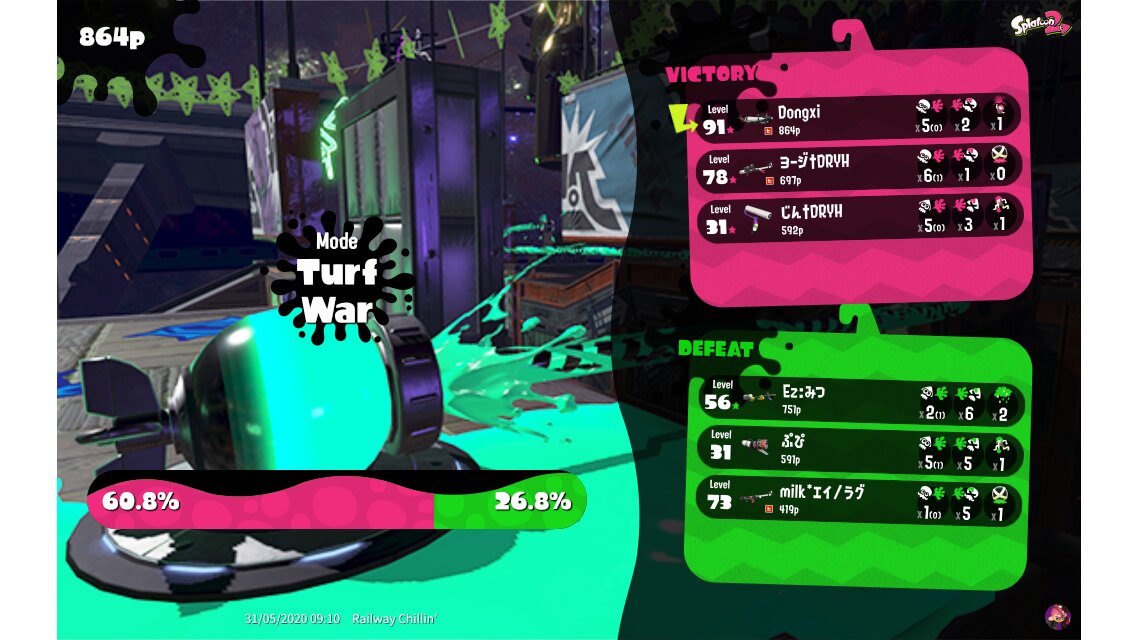The image size is (1138, 640).
Task: Select the Ez:みつ player row
Action: pyautogui.click(x=858, y=399)
